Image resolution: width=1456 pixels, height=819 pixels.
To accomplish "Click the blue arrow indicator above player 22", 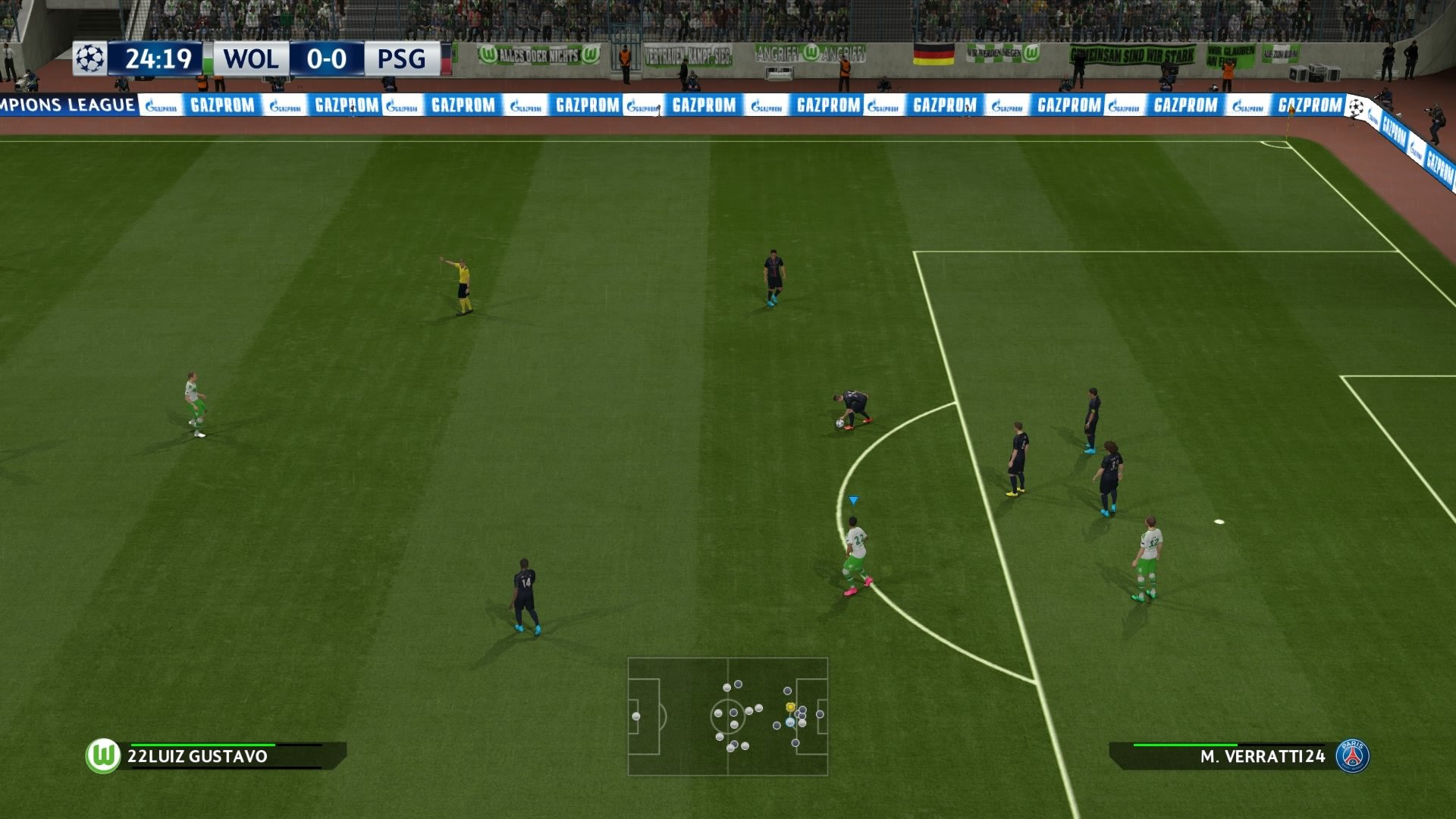I will [x=854, y=500].
